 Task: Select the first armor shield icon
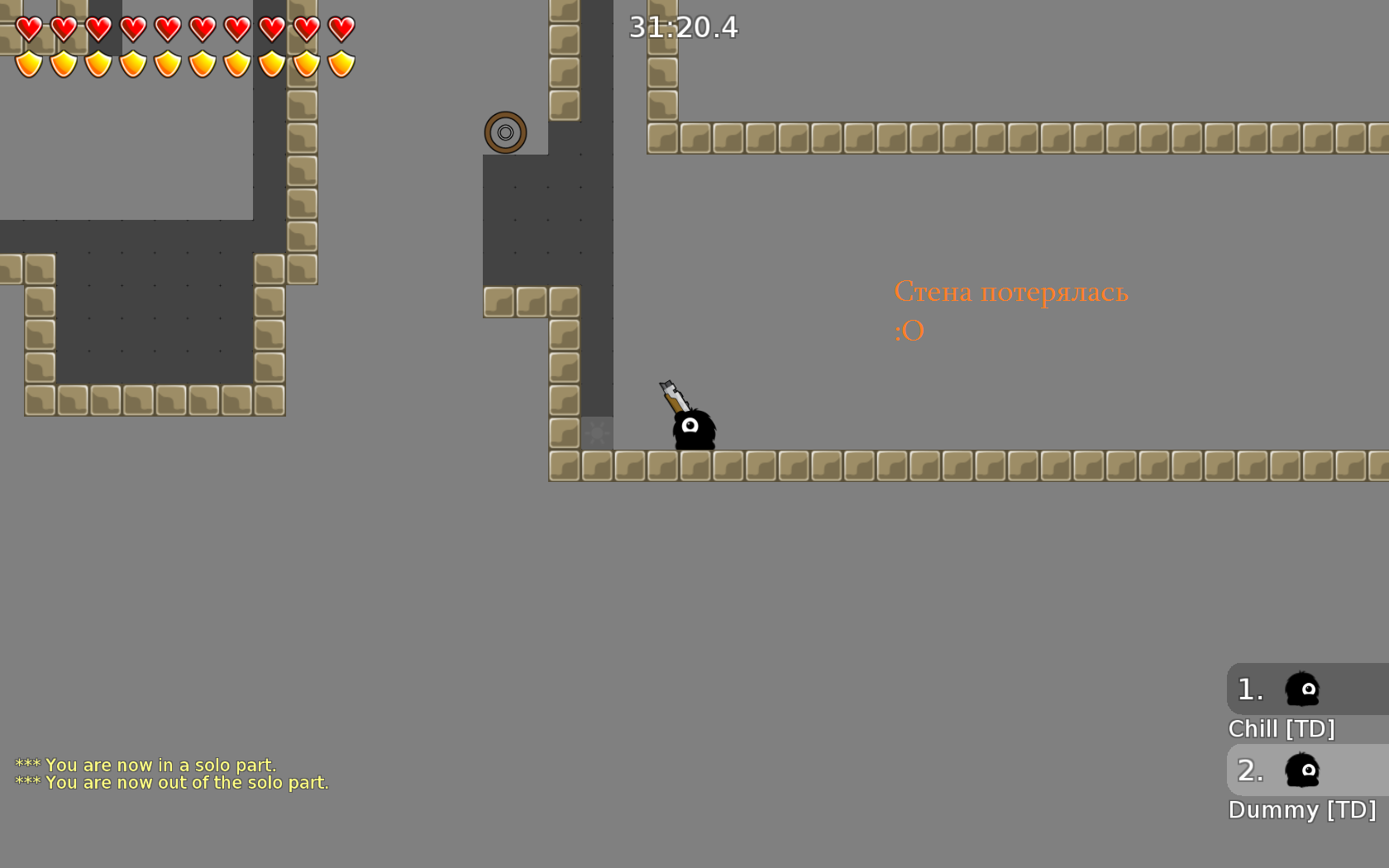pyautogui.click(x=27, y=62)
